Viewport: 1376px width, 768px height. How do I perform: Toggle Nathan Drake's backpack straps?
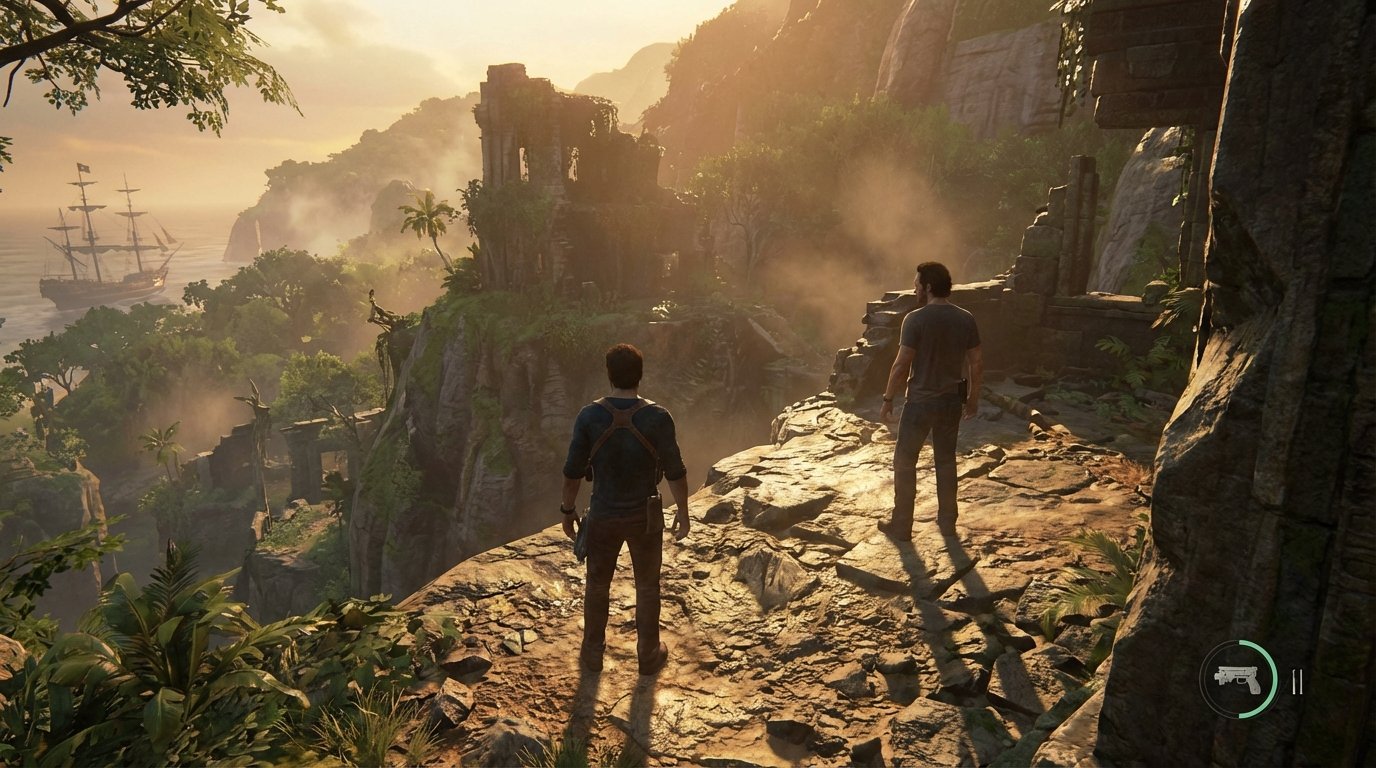click(x=622, y=420)
